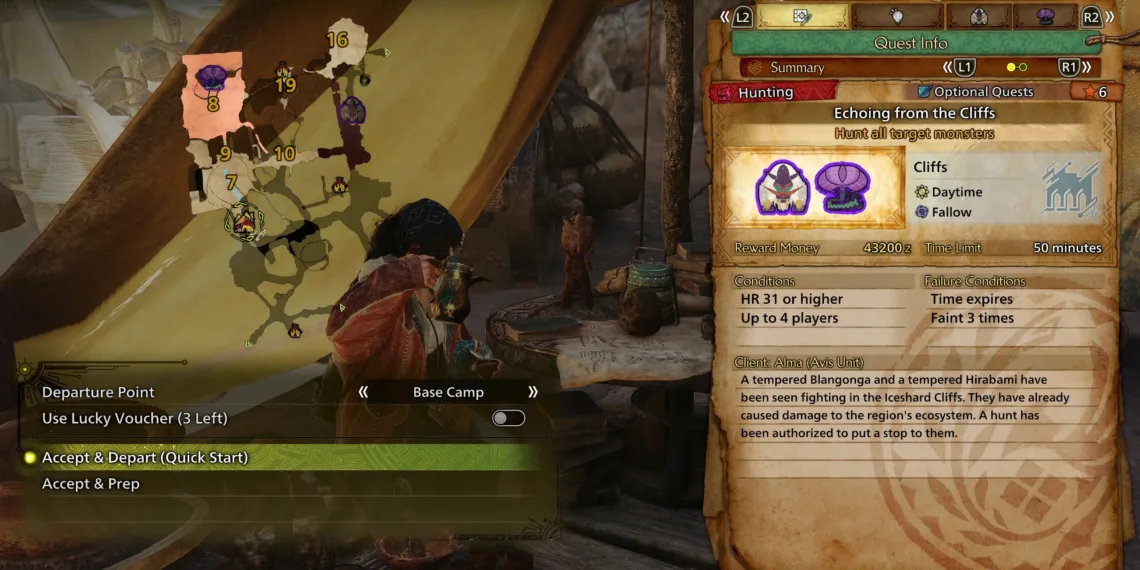The width and height of the screenshot is (1140, 570).
Task: Click the Hirabami marker in map area 8
Action: point(212,77)
